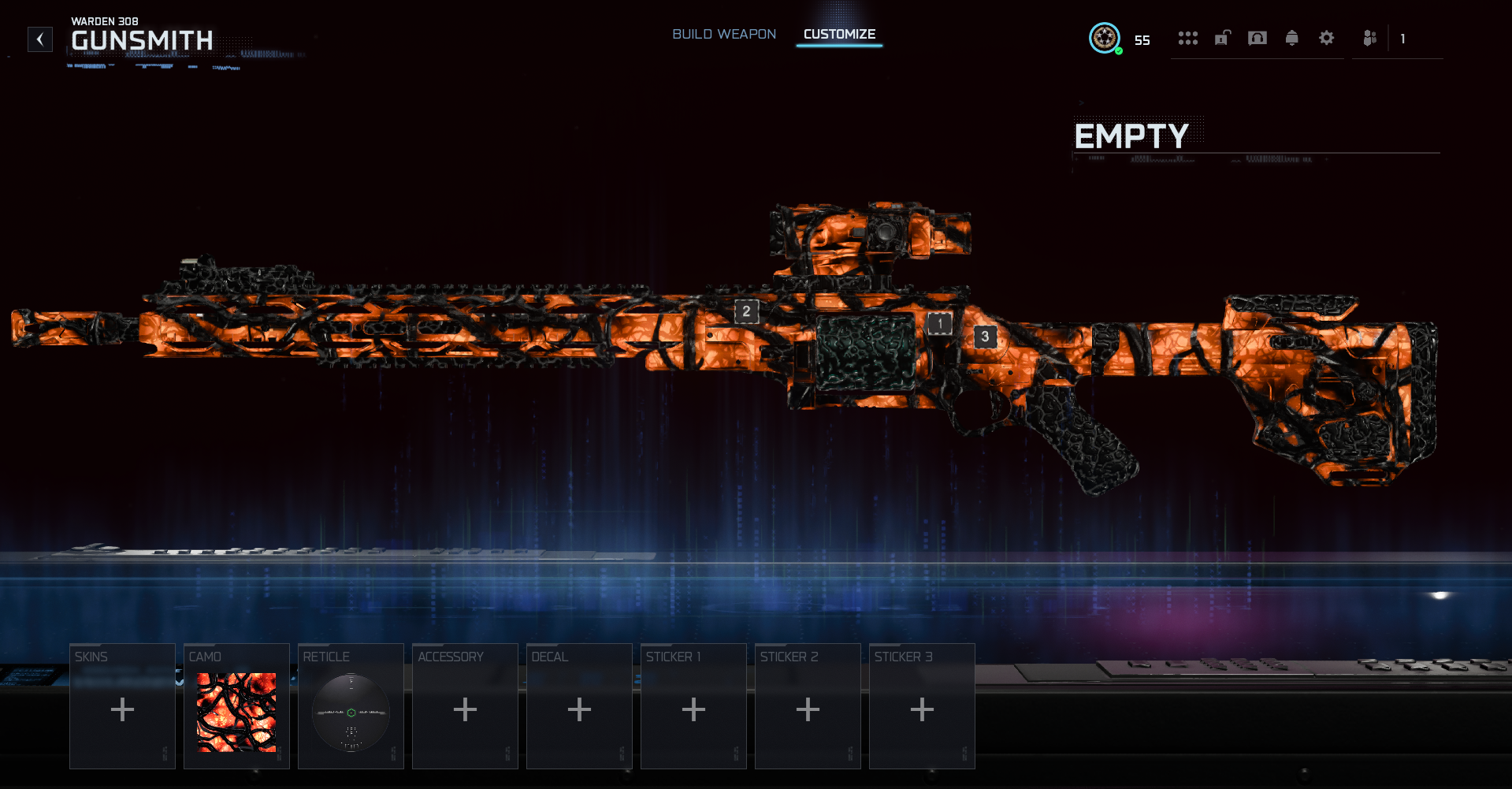Change the equipped orange Camo
This screenshot has height=789, width=1512.
236,706
